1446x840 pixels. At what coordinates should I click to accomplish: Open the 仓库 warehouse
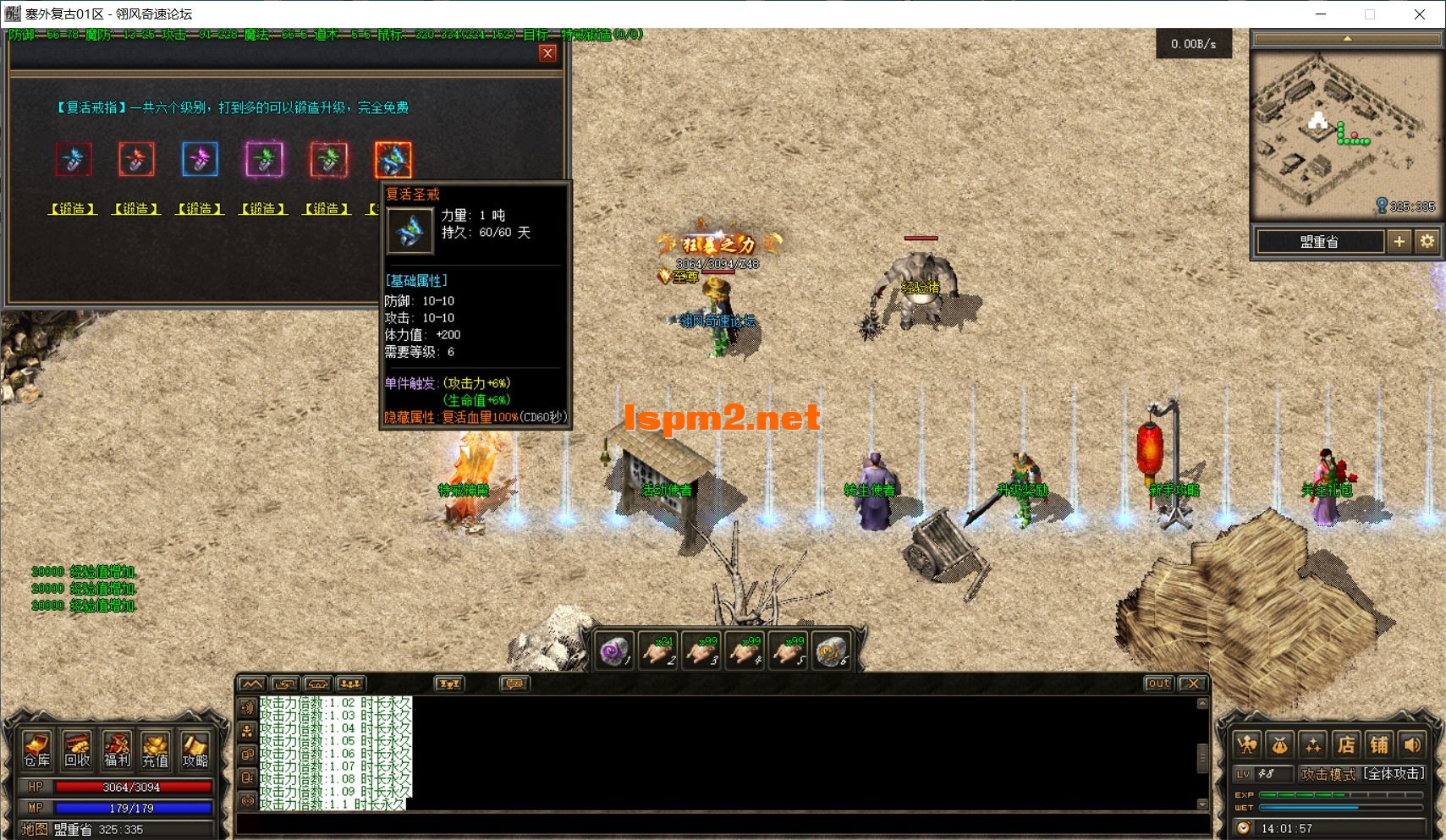click(x=36, y=749)
